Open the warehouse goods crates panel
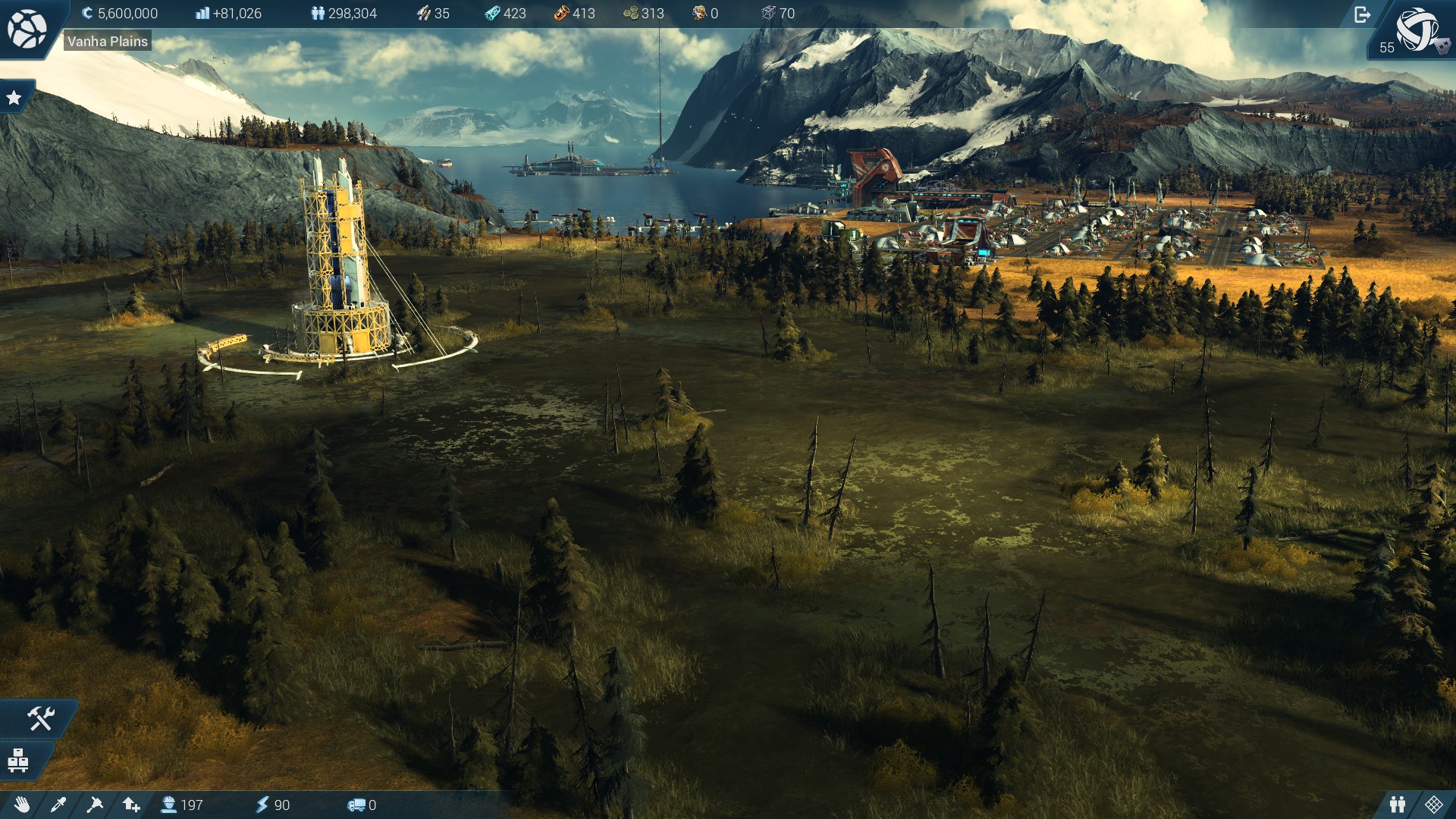Screen dimensions: 1456x819 [18, 760]
